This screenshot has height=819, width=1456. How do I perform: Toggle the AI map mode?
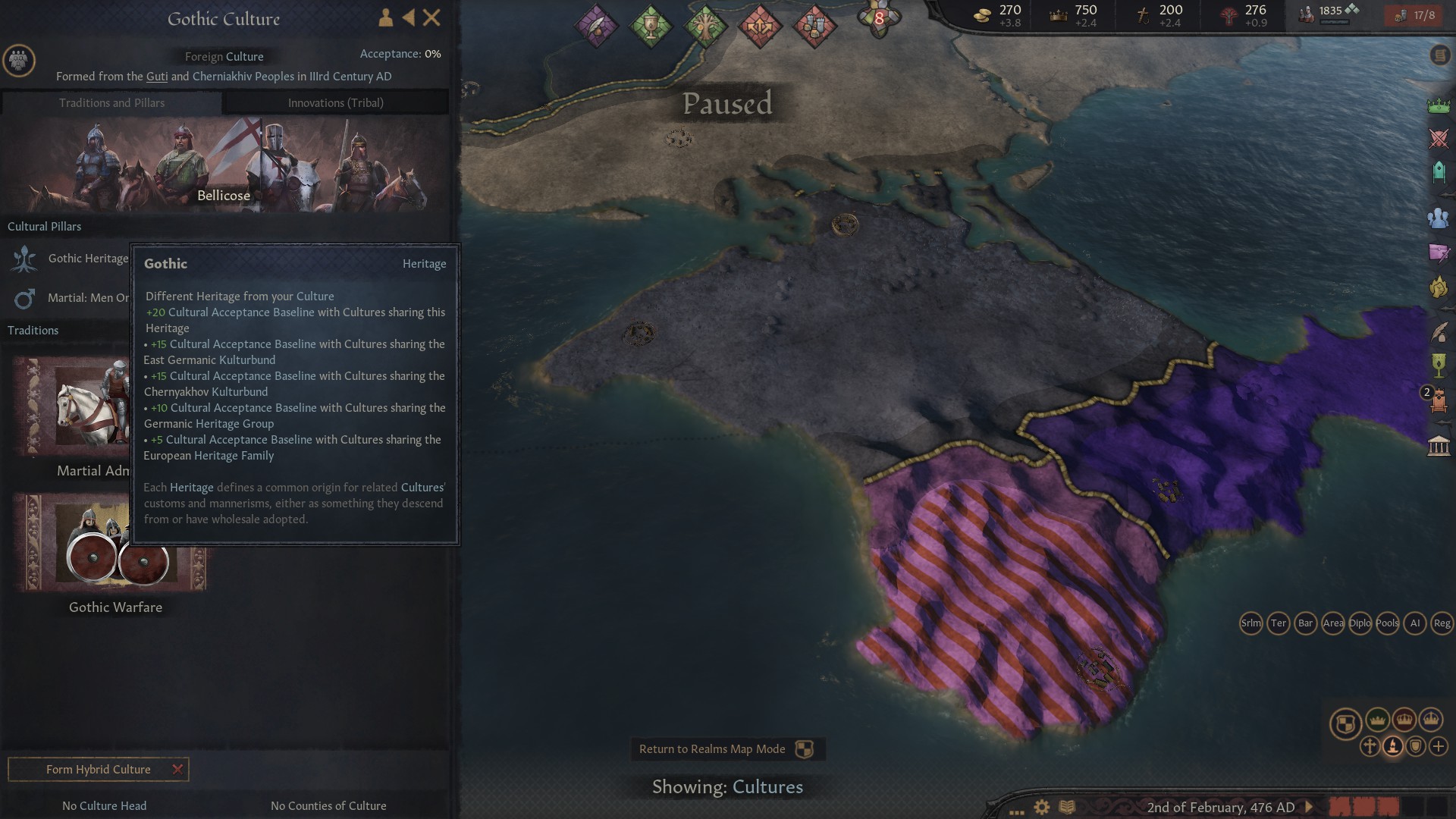click(1414, 623)
